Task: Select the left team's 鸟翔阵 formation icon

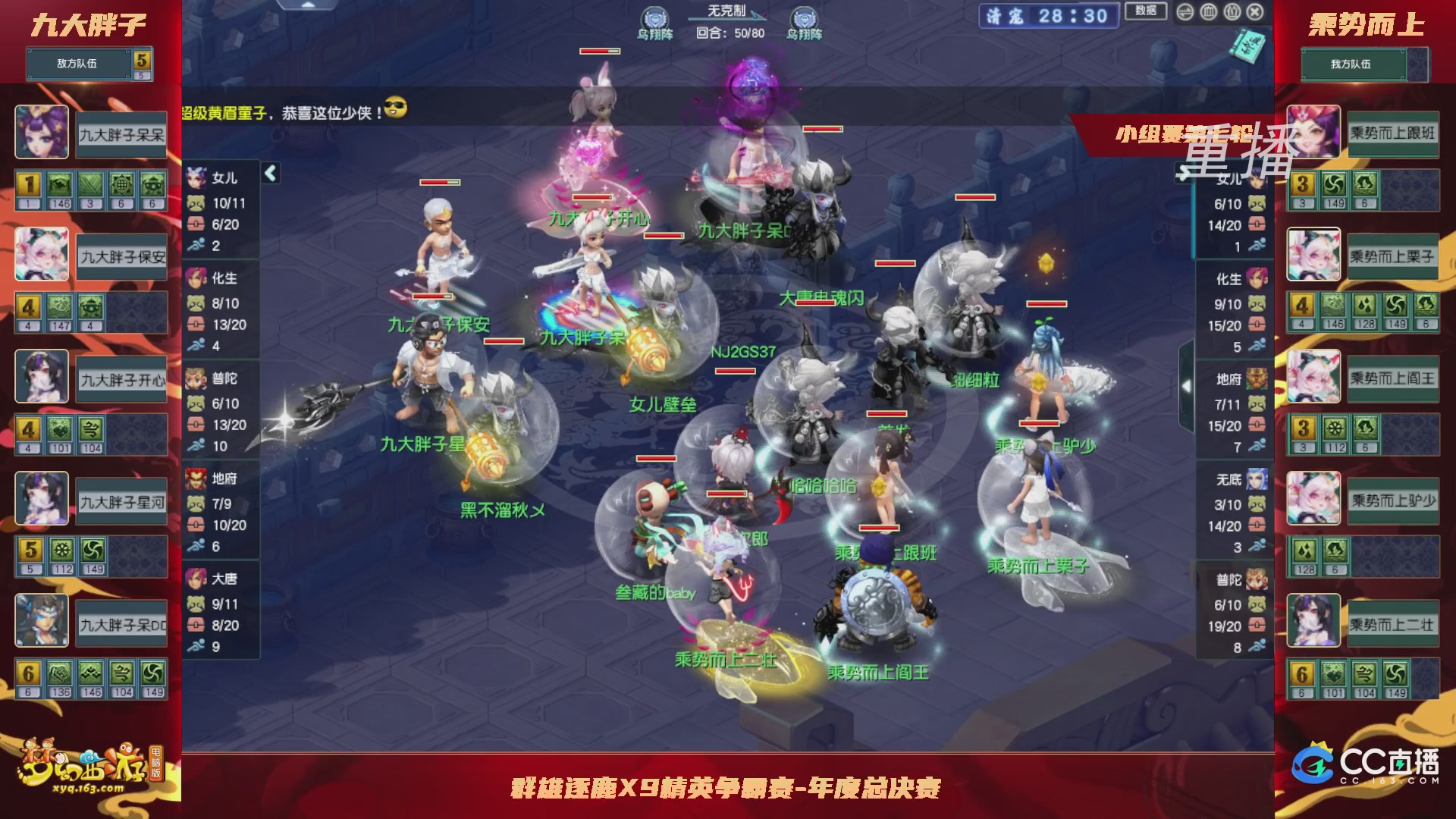Action: (654, 15)
